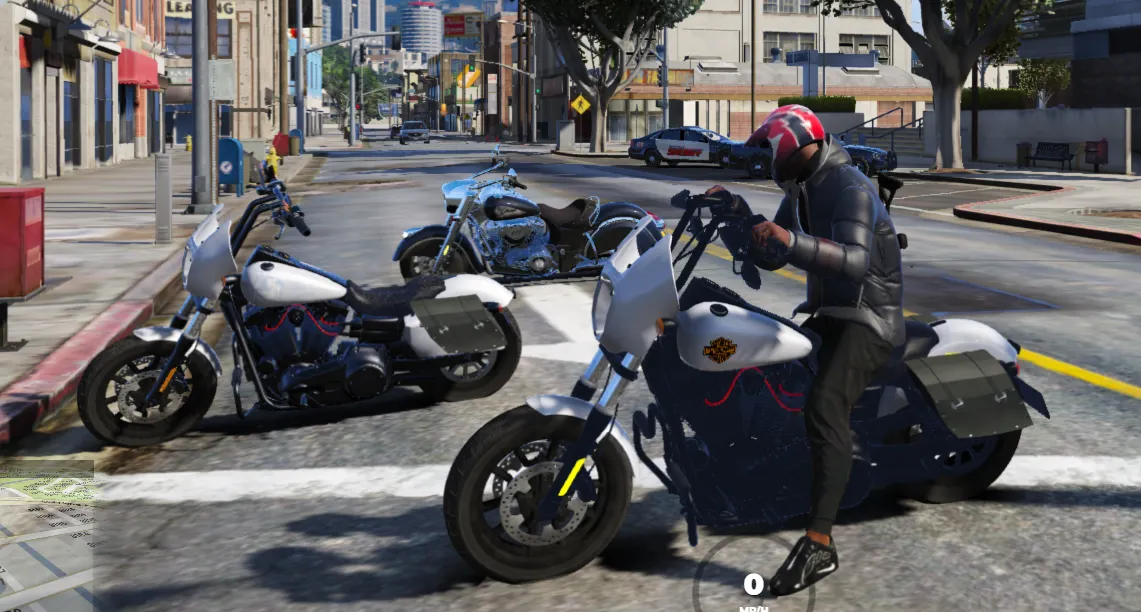Click the minimap in the corner
The height and width of the screenshot is (612, 1141).
(x=47, y=537)
